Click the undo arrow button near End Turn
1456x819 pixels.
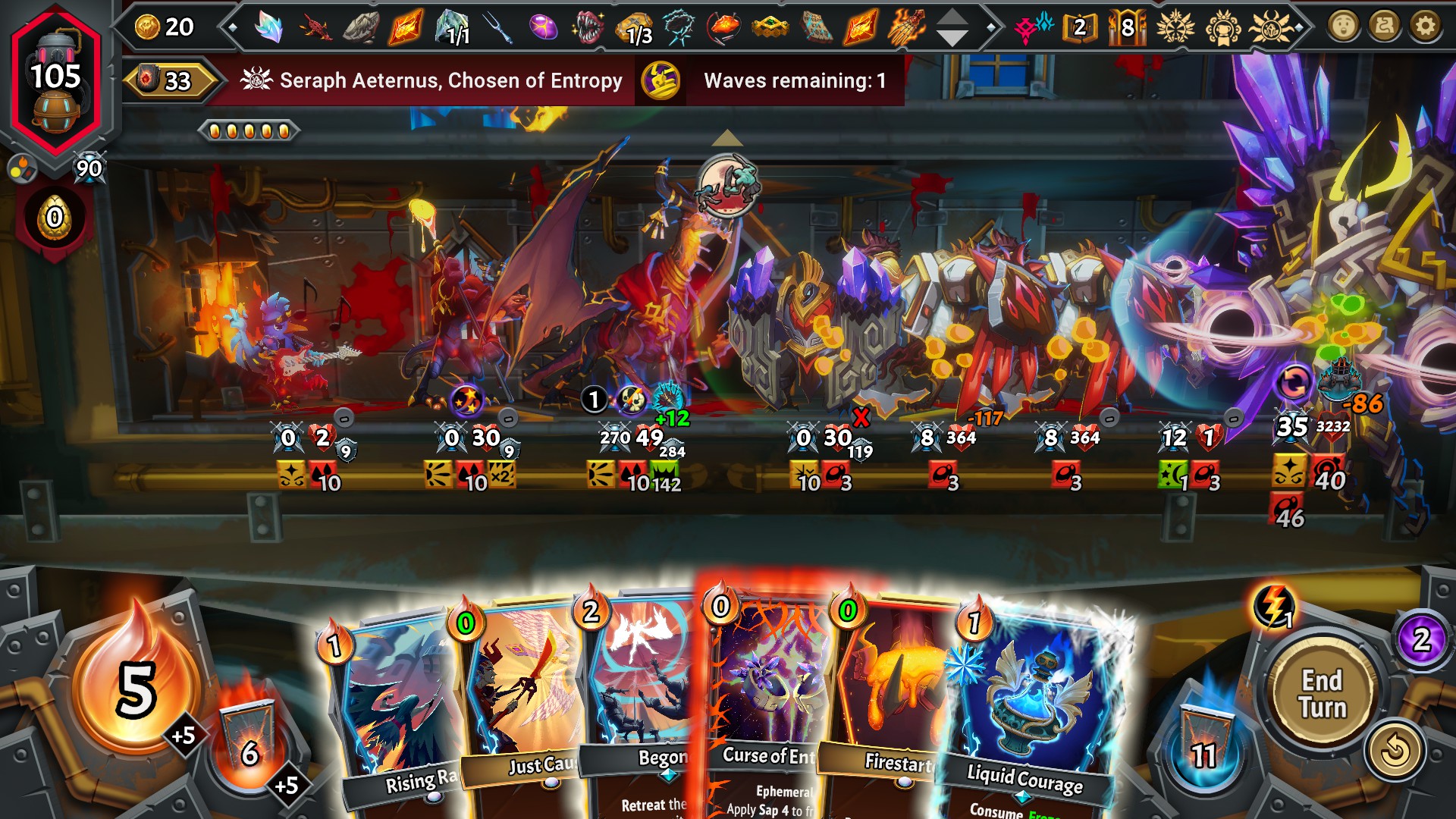[x=1394, y=752]
